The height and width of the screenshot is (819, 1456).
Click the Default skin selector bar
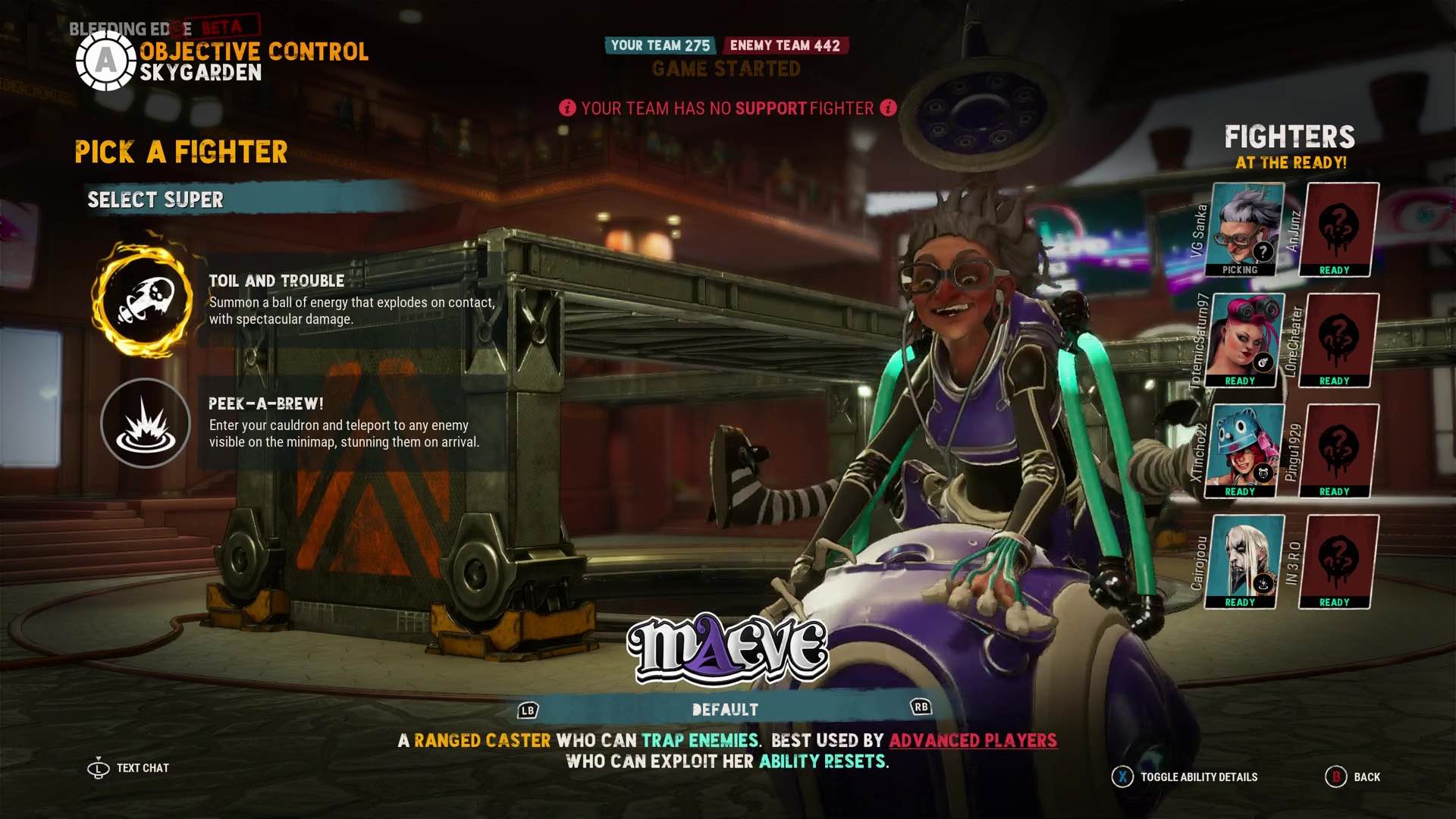pyautogui.click(x=725, y=710)
